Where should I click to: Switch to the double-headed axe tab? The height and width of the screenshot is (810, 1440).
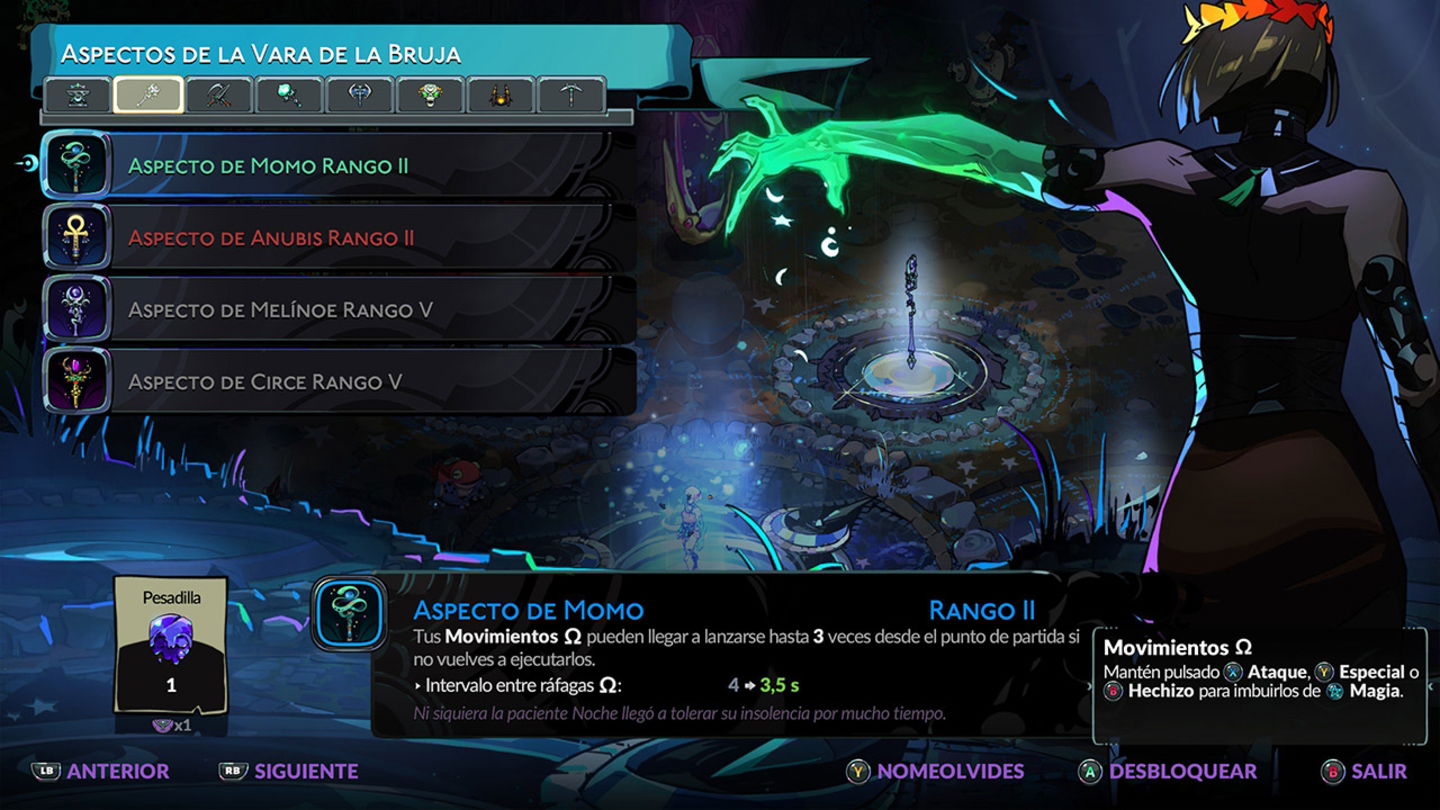(360, 94)
